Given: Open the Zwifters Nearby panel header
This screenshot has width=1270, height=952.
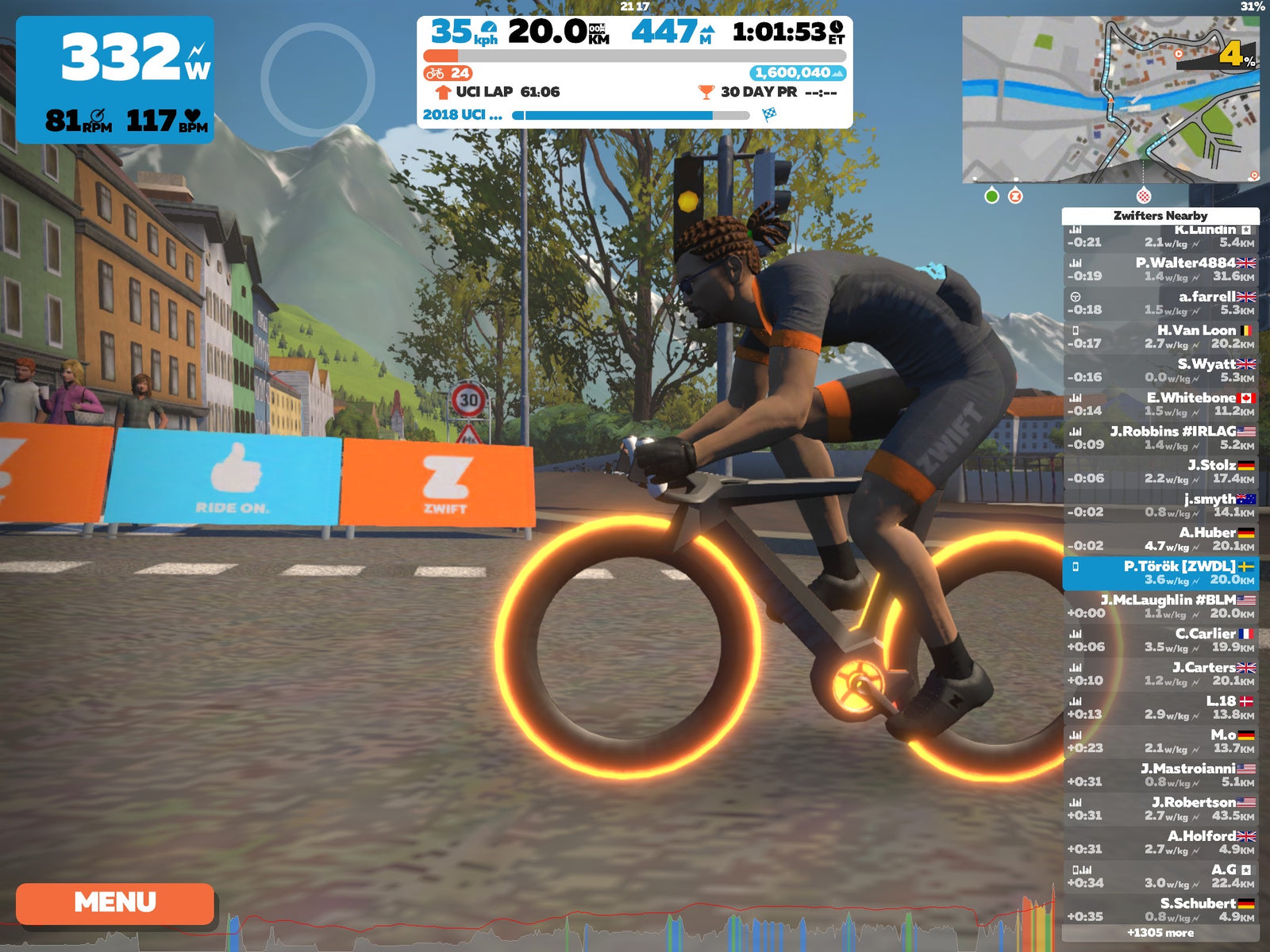Looking at the screenshot, I should (1159, 214).
